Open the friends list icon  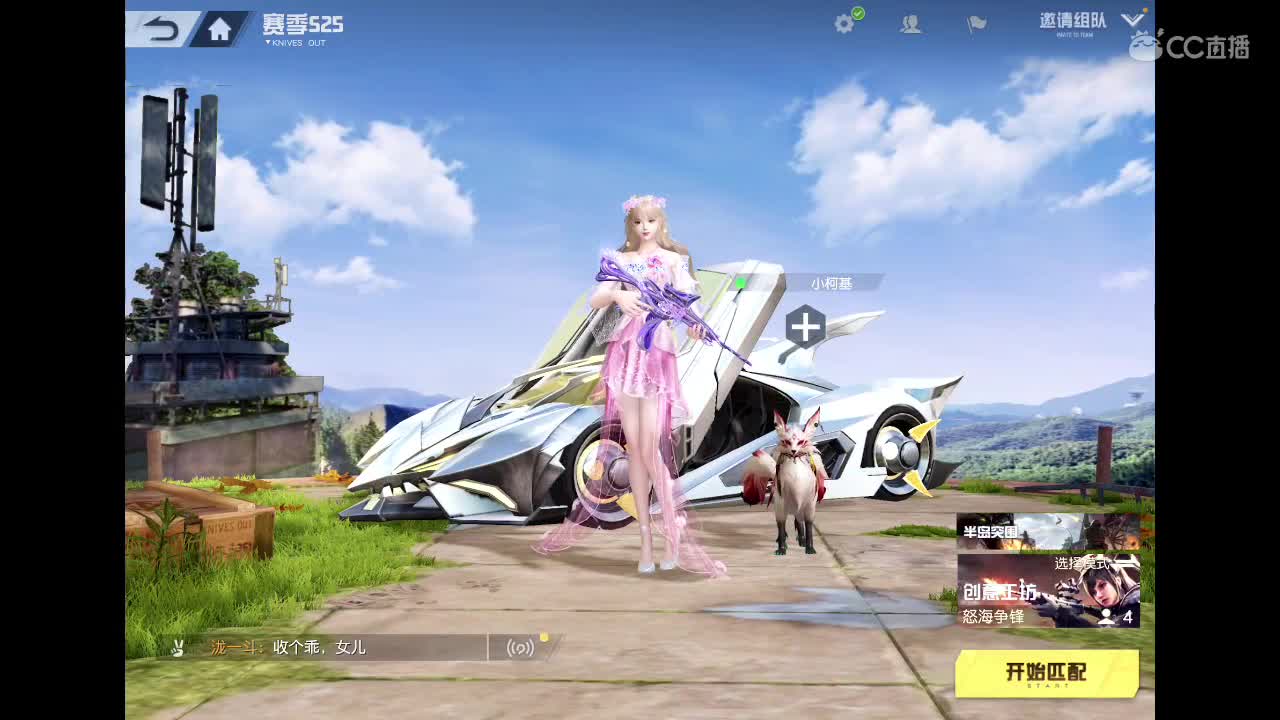click(911, 23)
